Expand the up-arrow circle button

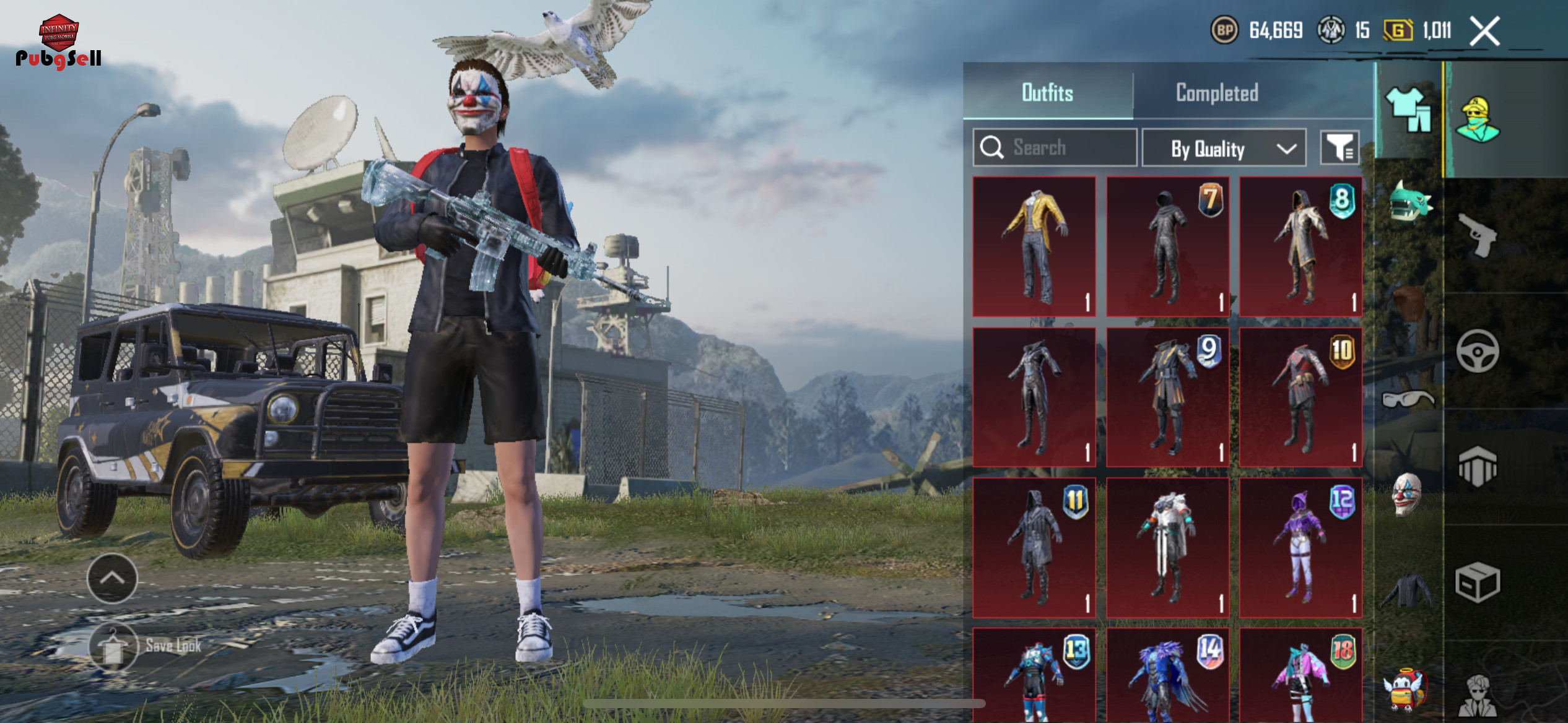[x=112, y=578]
